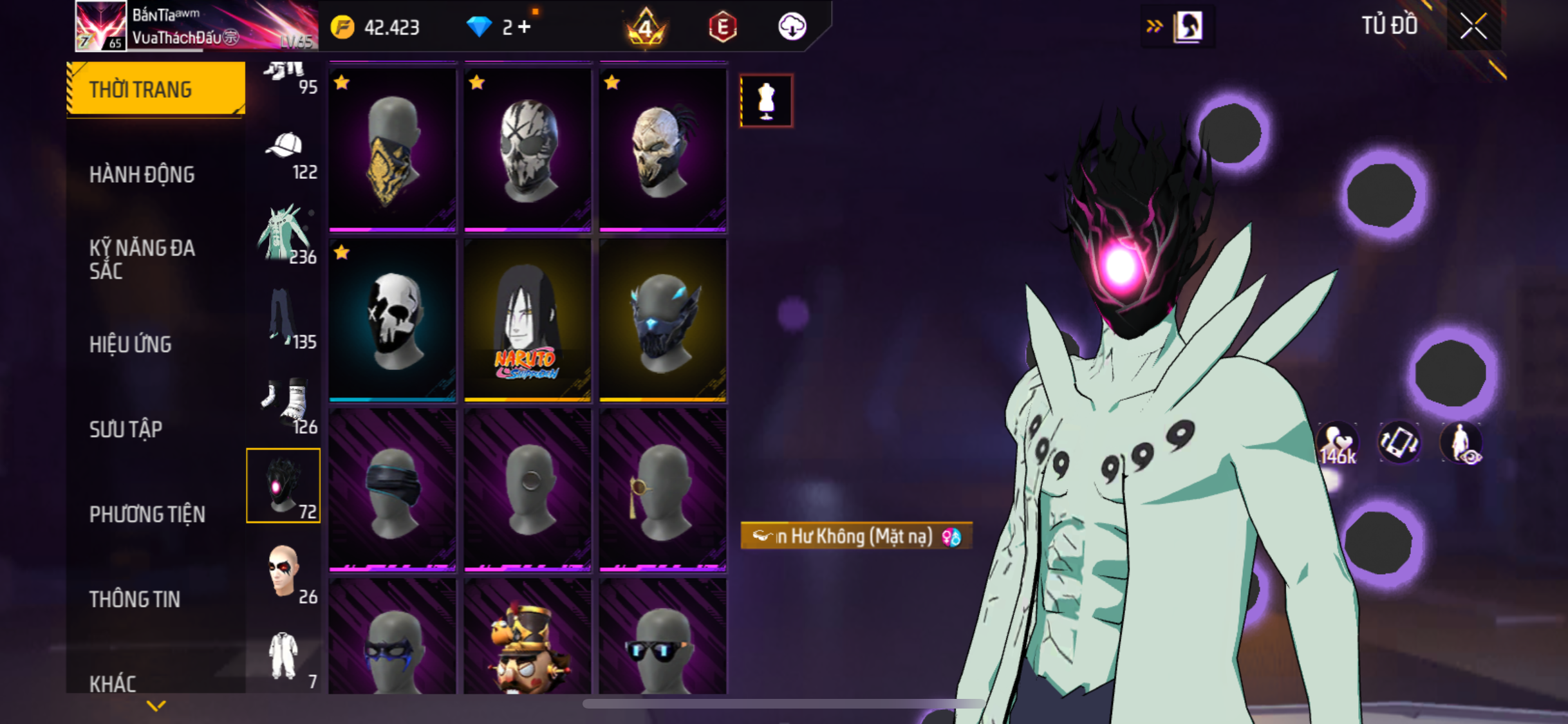Show the Thông Tin section
Screen dimensions: 1568x724
pyautogui.click(x=135, y=599)
